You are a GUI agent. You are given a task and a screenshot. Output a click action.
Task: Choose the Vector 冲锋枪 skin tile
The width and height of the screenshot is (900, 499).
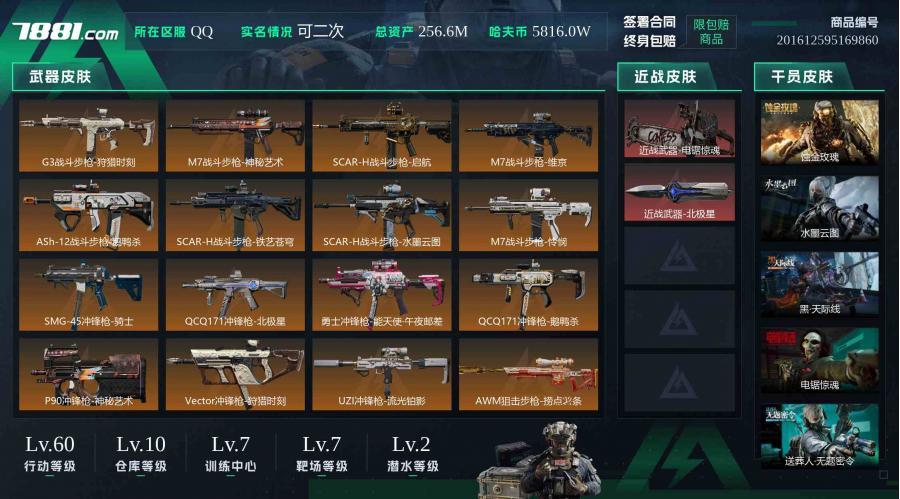point(235,373)
